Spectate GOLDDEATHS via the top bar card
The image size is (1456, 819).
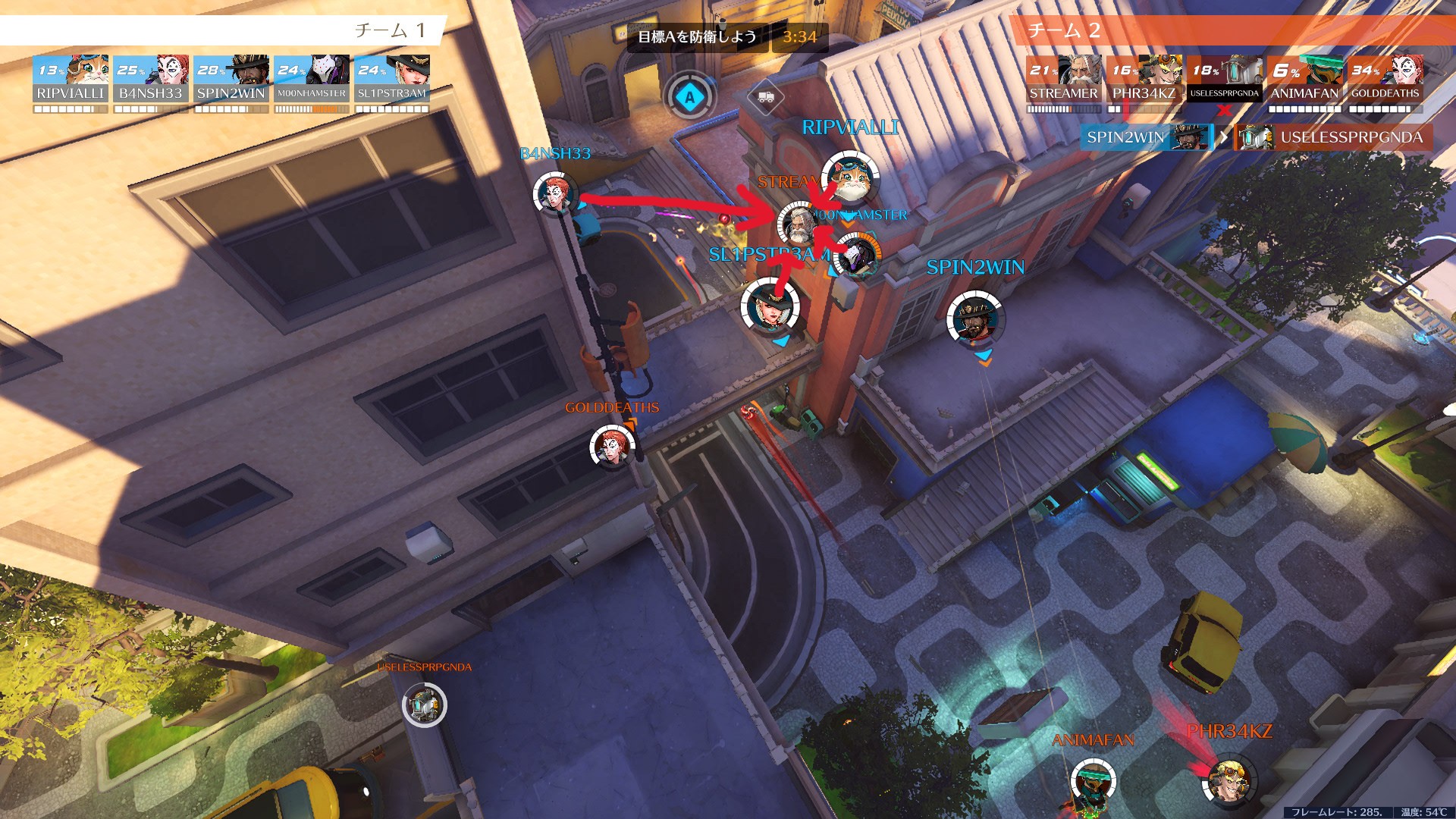click(x=1385, y=79)
